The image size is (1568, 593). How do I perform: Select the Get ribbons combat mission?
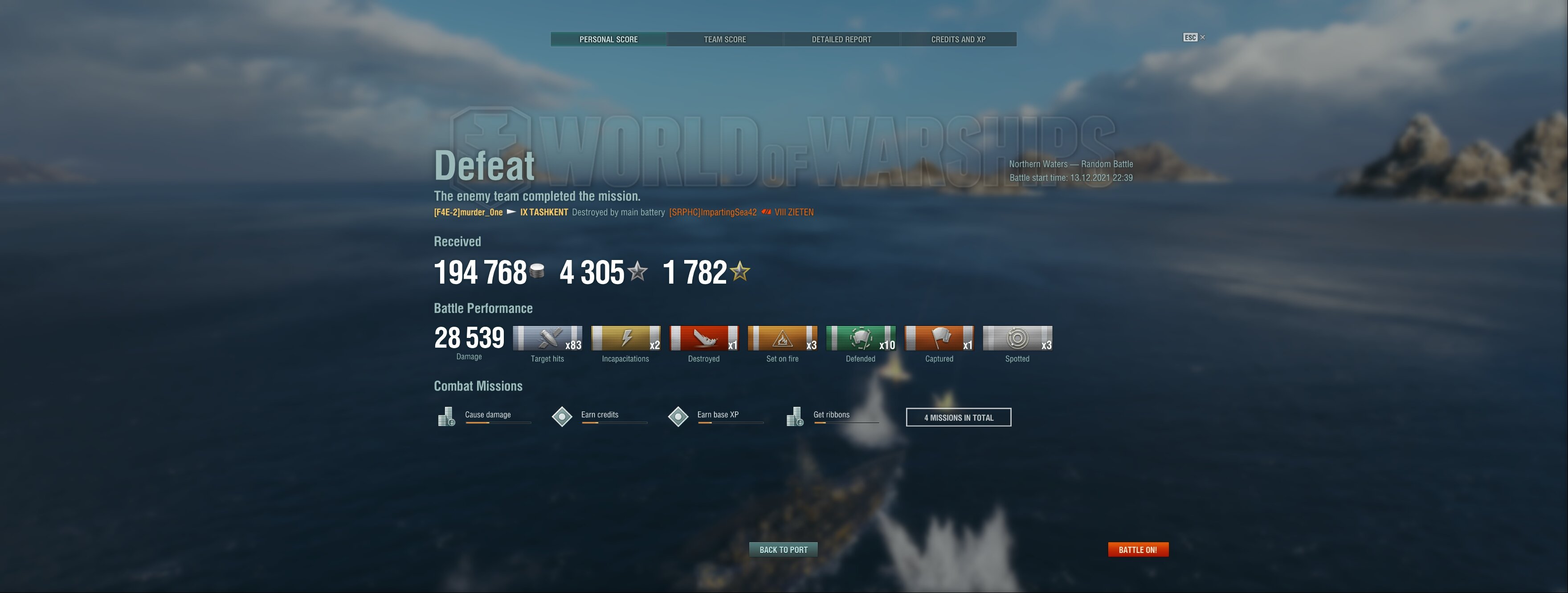point(831,415)
